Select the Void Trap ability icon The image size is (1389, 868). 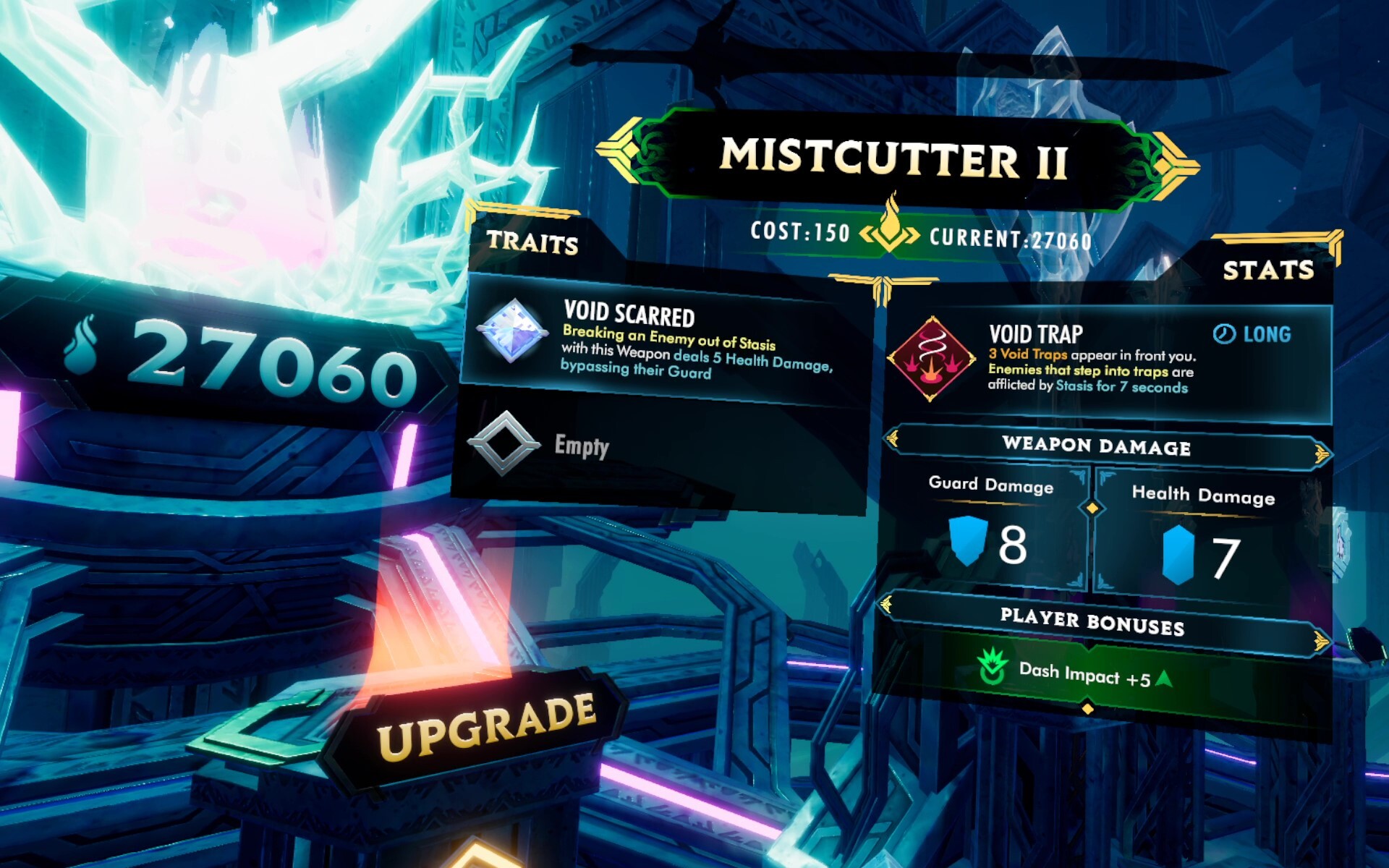(932, 358)
